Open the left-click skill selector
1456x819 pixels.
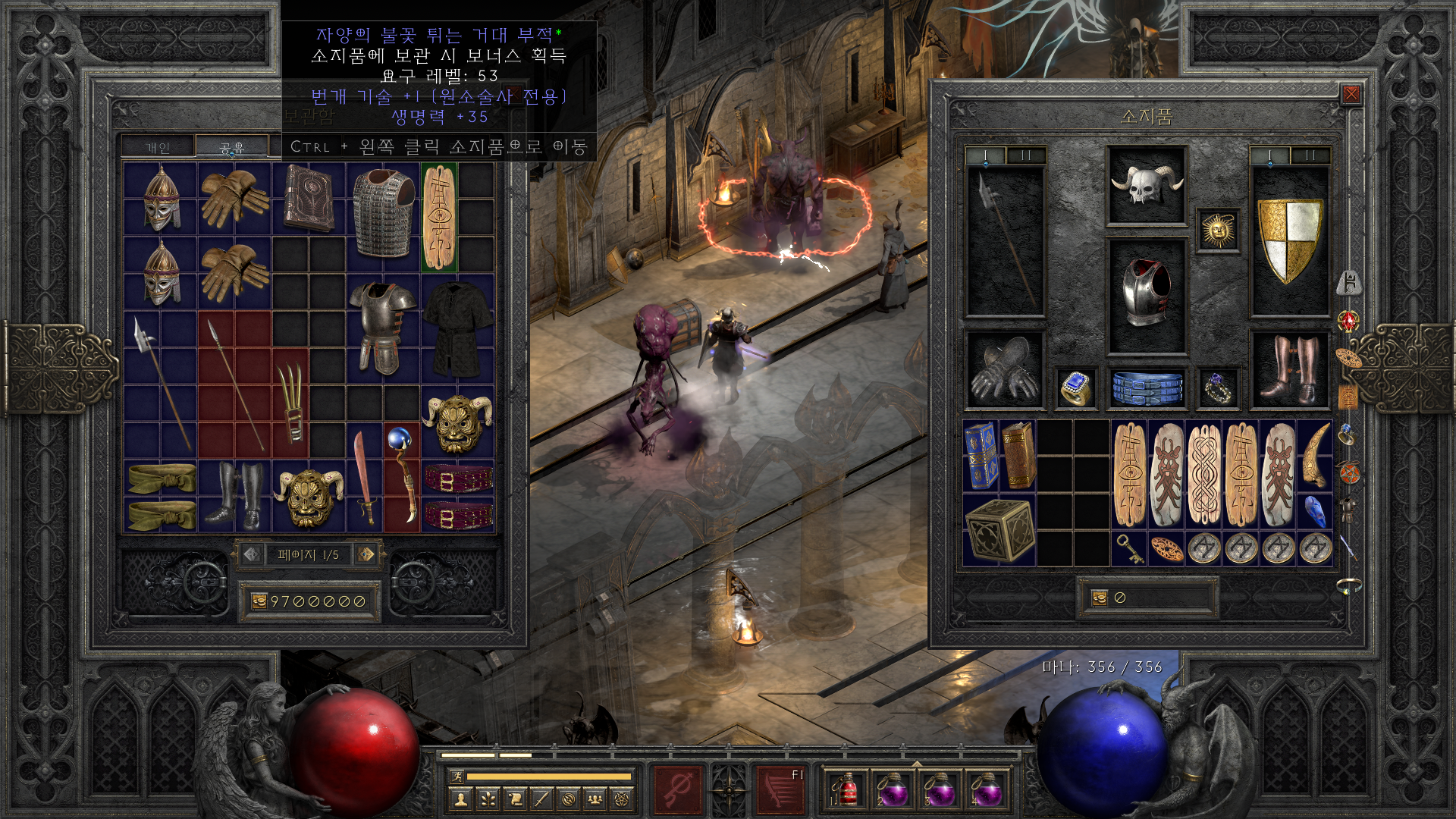pyautogui.click(x=678, y=789)
